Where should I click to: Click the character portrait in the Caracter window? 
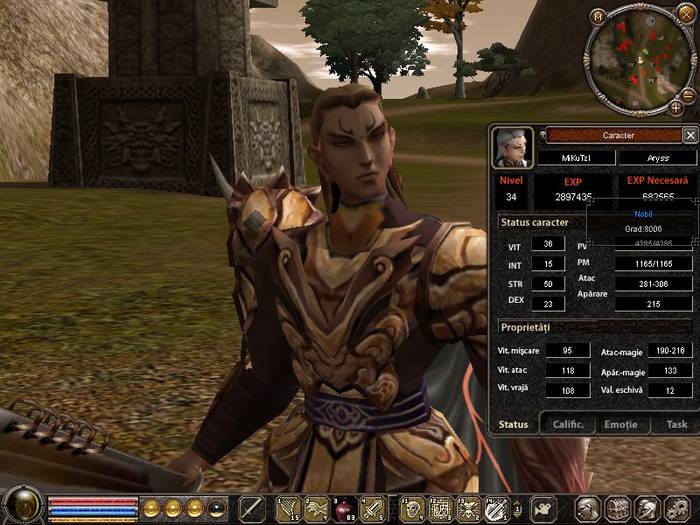[512, 148]
